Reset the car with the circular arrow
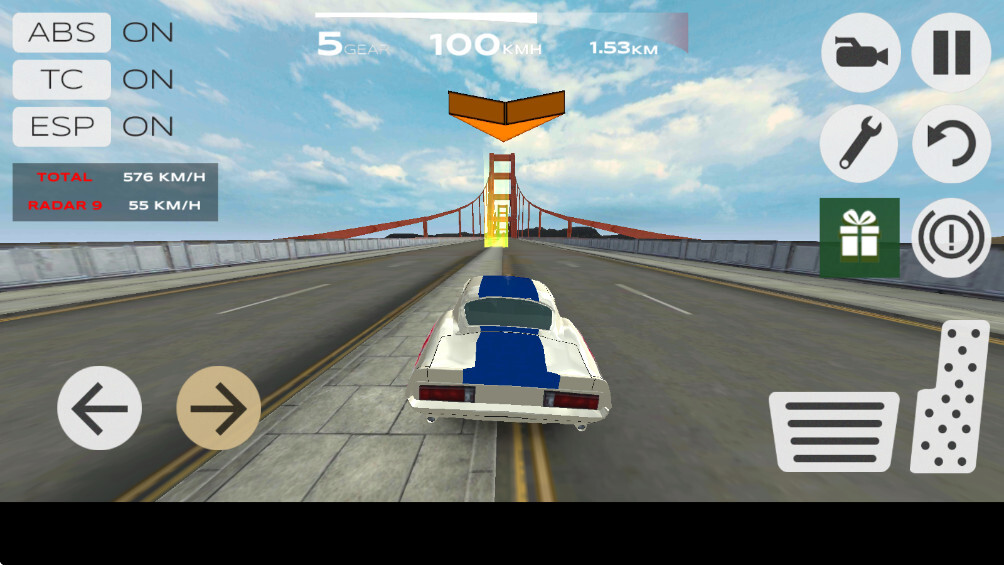The image size is (1004, 565). tap(951, 144)
